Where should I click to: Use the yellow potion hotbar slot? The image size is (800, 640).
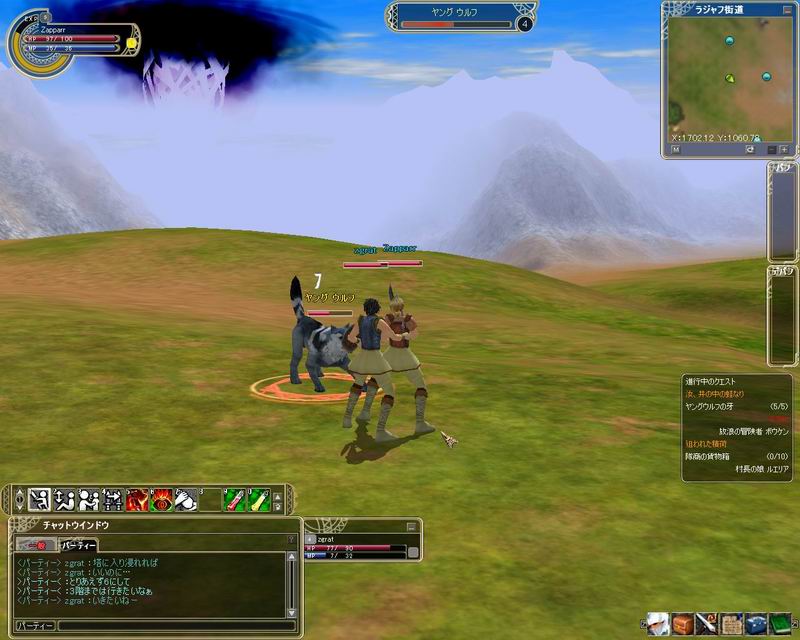pyautogui.click(x=258, y=498)
